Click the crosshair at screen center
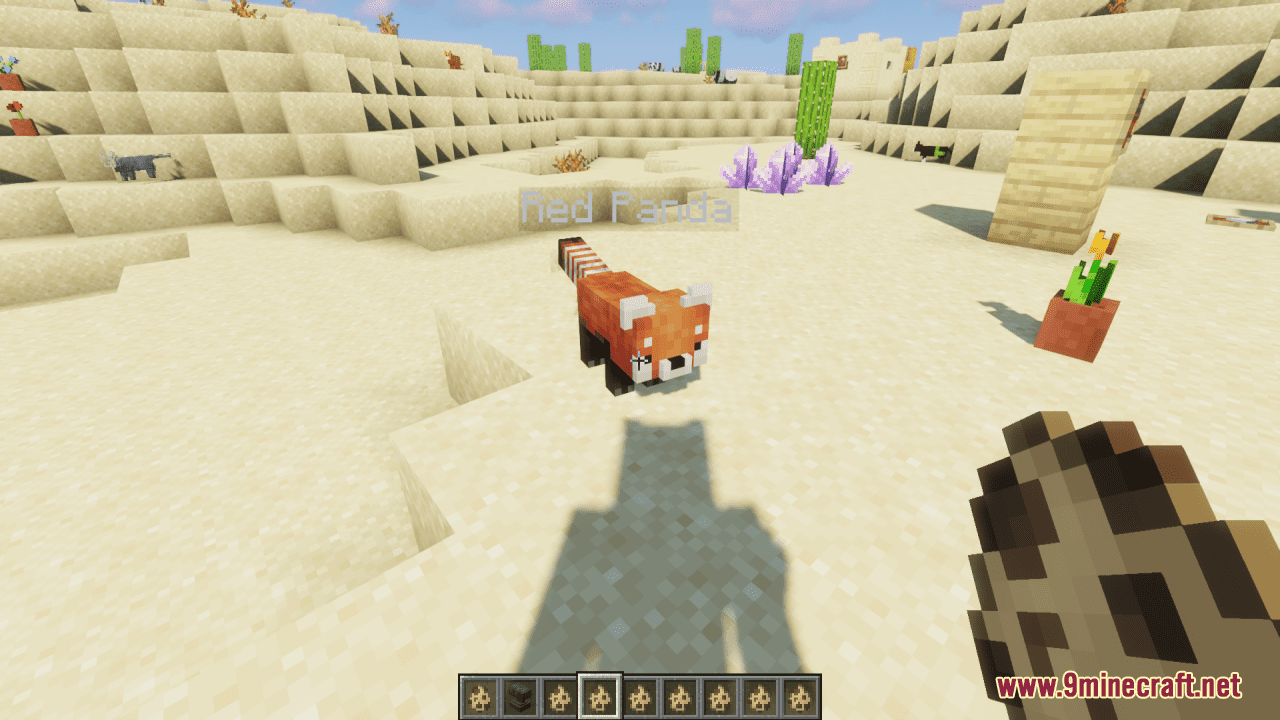1280x720 pixels. [640, 360]
